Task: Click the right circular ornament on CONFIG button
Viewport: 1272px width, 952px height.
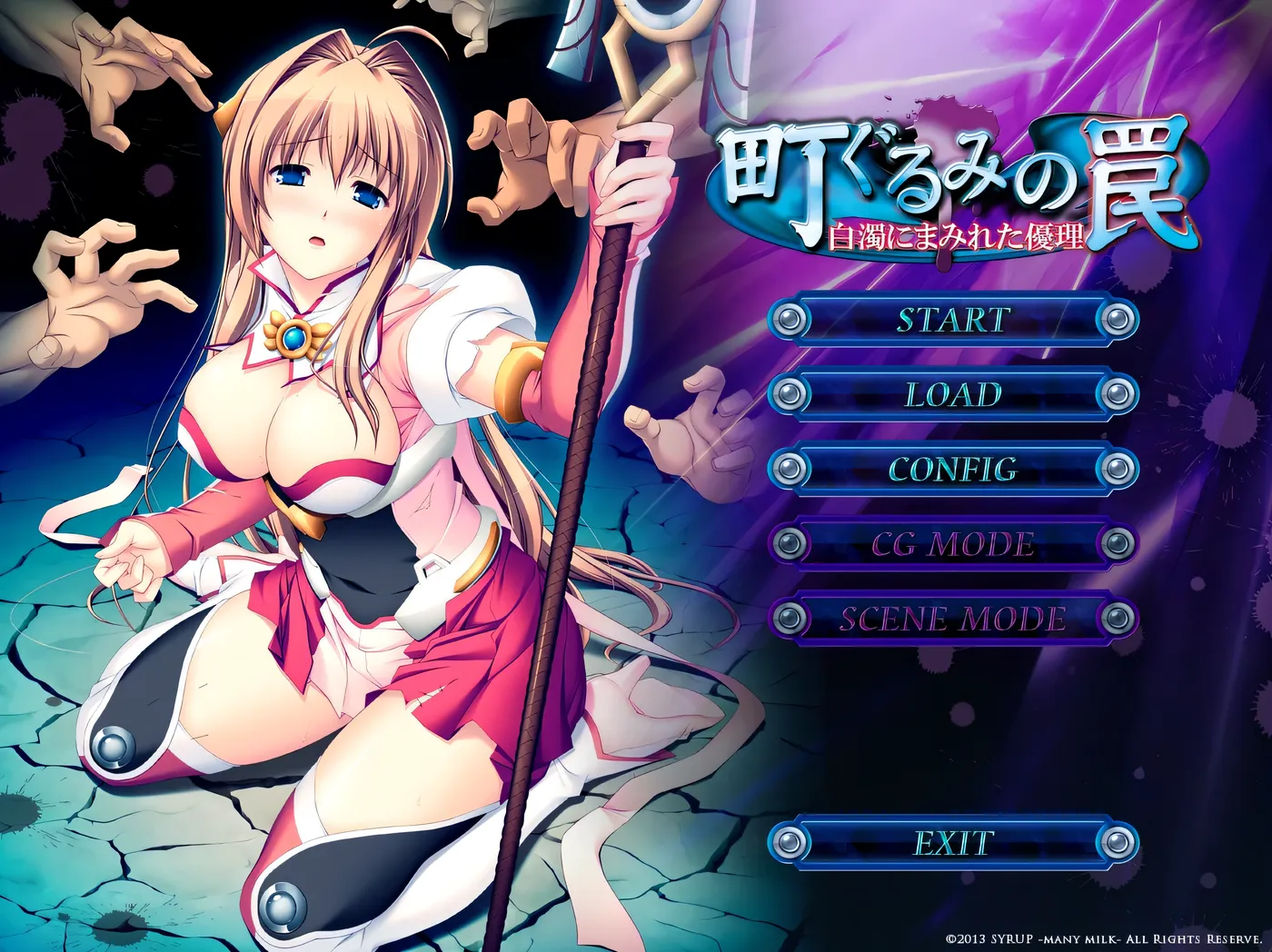Action: [1116, 471]
